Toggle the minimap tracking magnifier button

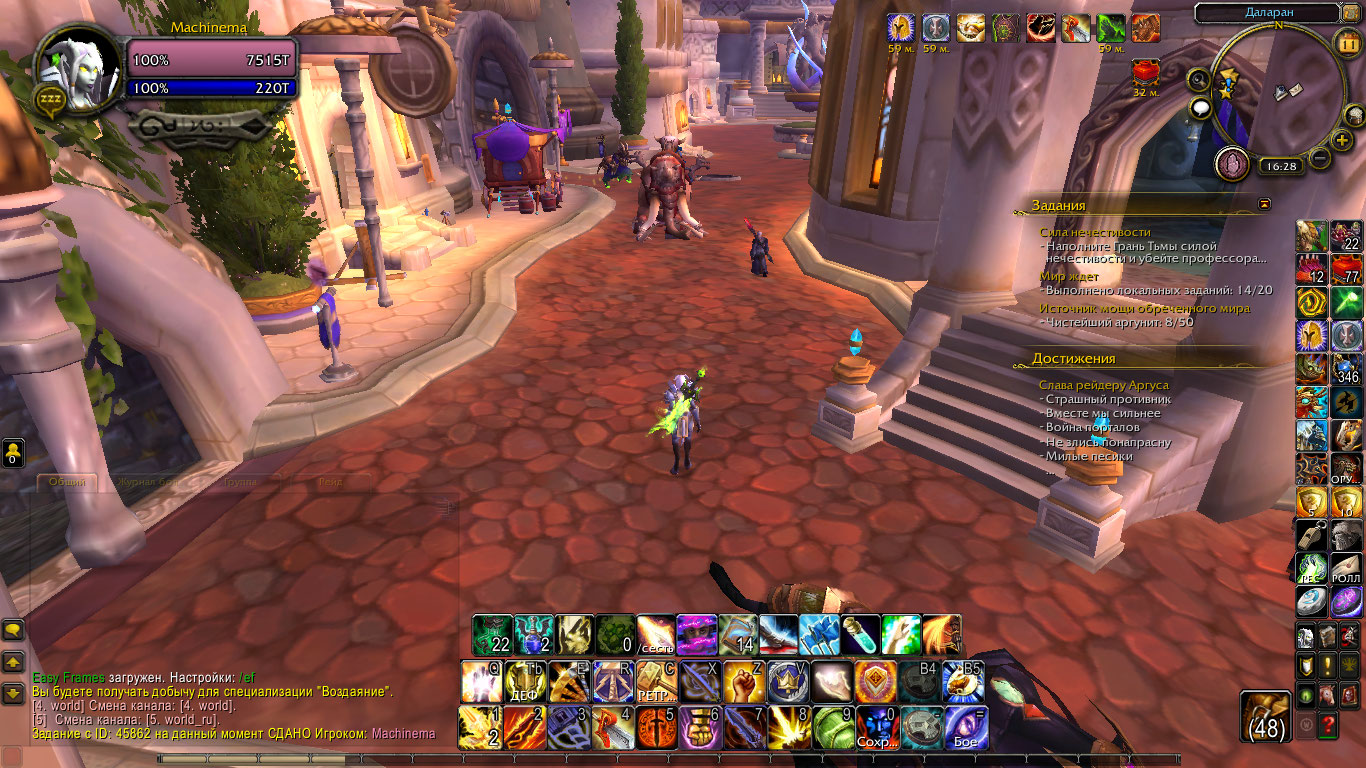click(1199, 80)
